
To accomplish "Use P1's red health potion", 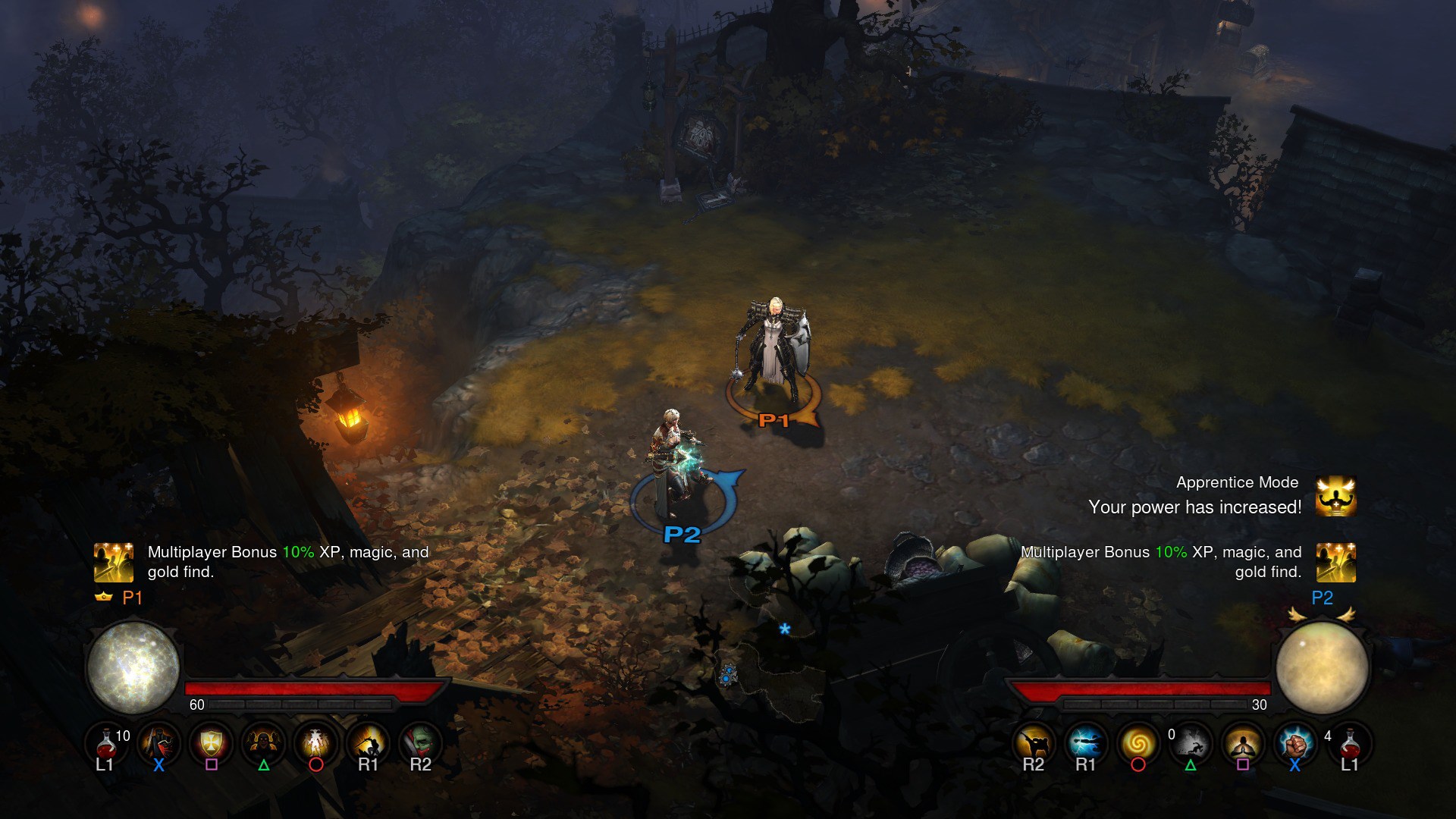I will pyautogui.click(x=107, y=743).
